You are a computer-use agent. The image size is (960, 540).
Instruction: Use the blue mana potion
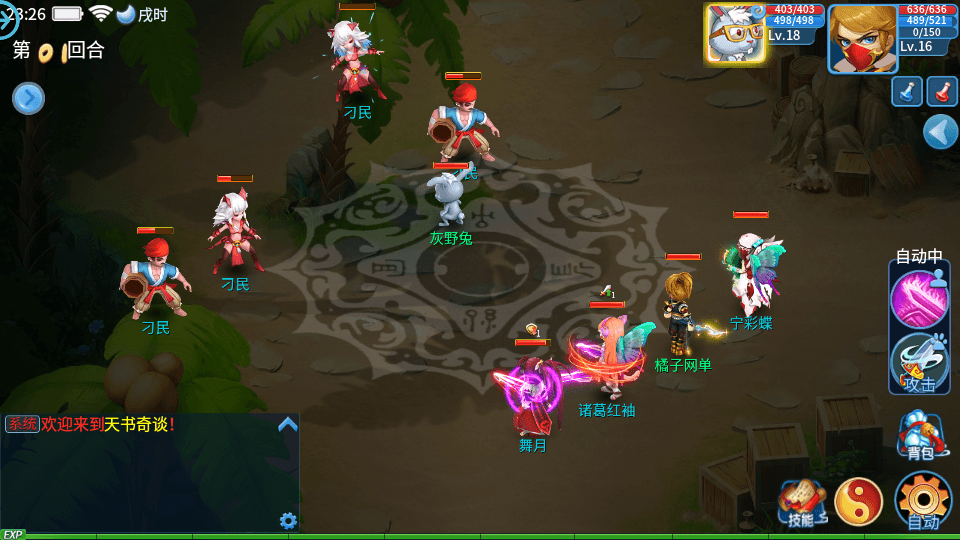click(x=907, y=91)
